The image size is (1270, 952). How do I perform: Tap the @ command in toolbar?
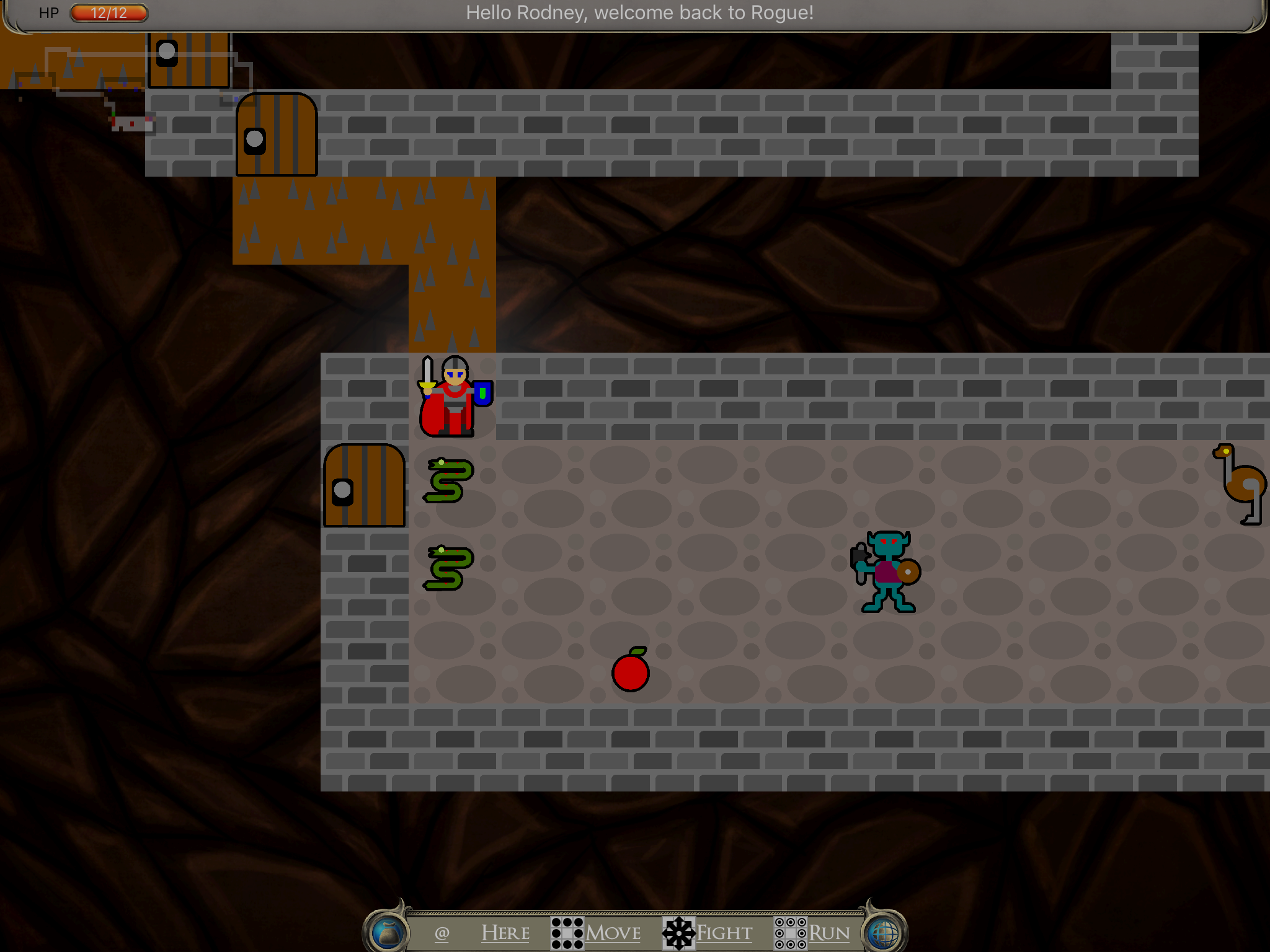[442, 932]
